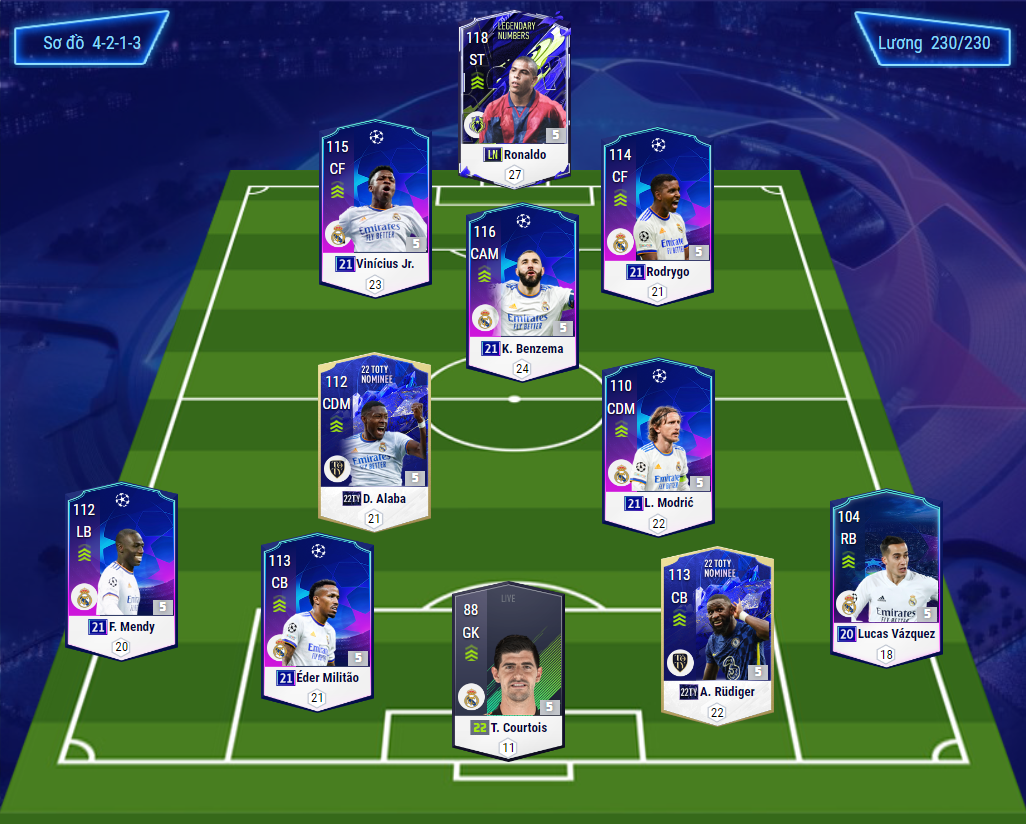Select the Ronaldo striker card
Viewport: 1026px width, 824px height.
tap(515, 95)
